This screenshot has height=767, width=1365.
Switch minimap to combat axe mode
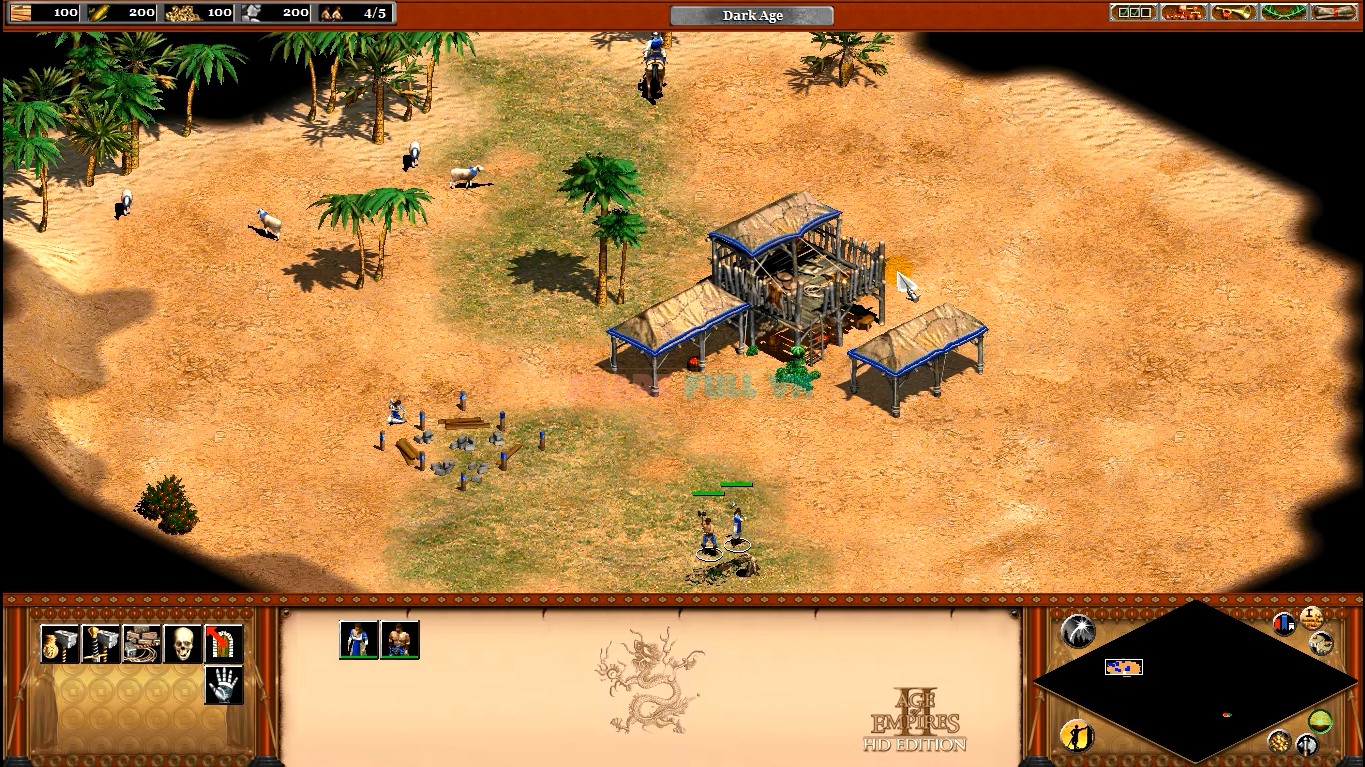(x=1307, y=745)
